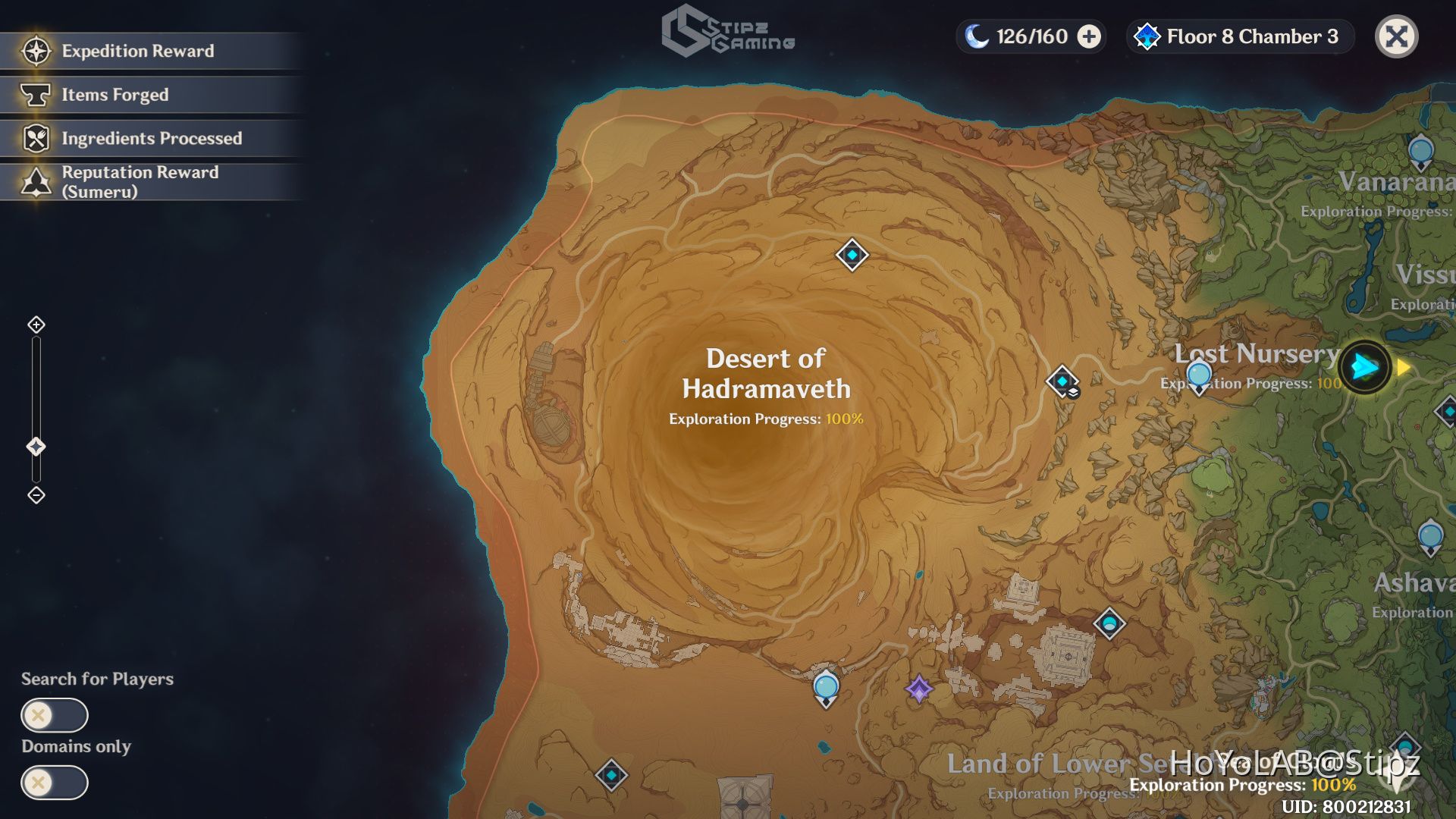This screenshot has width=1456, height=819.
Task: Click the zoom-in symbol above the map slider
Action: pyautogui.click(x=35, y=326)
